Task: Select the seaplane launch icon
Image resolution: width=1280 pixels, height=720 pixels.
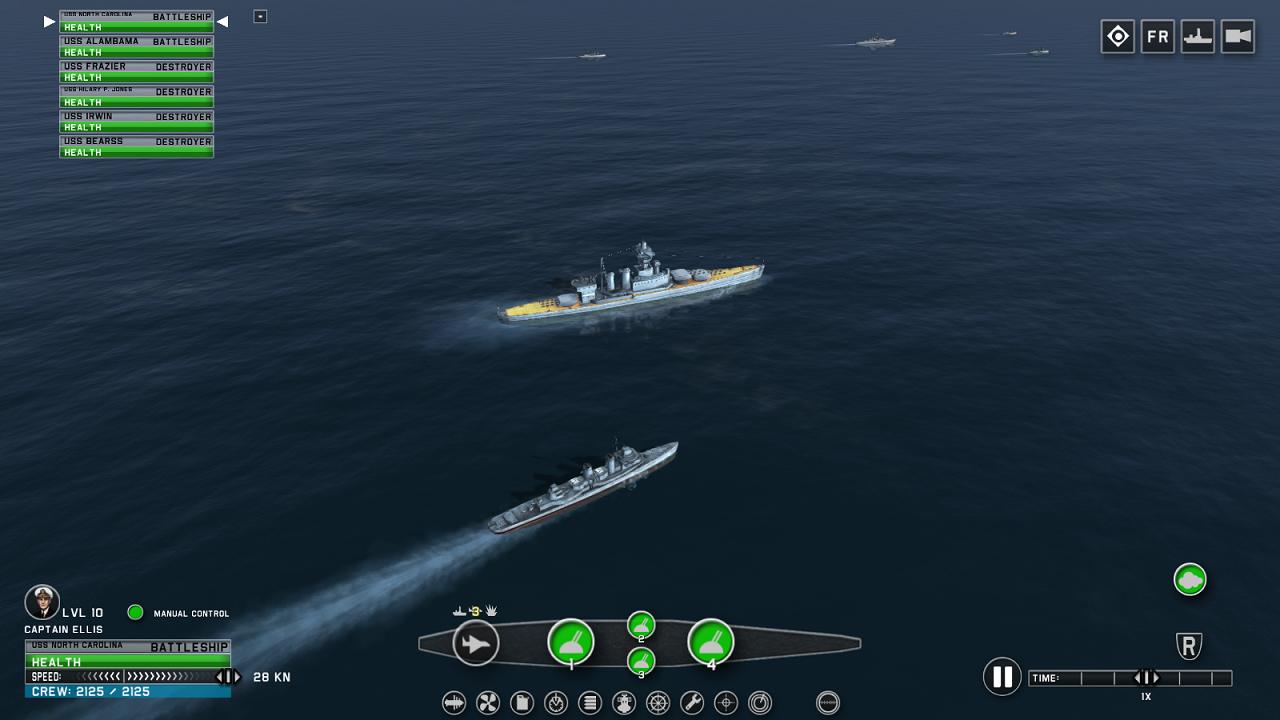Action: click(476, 643)
